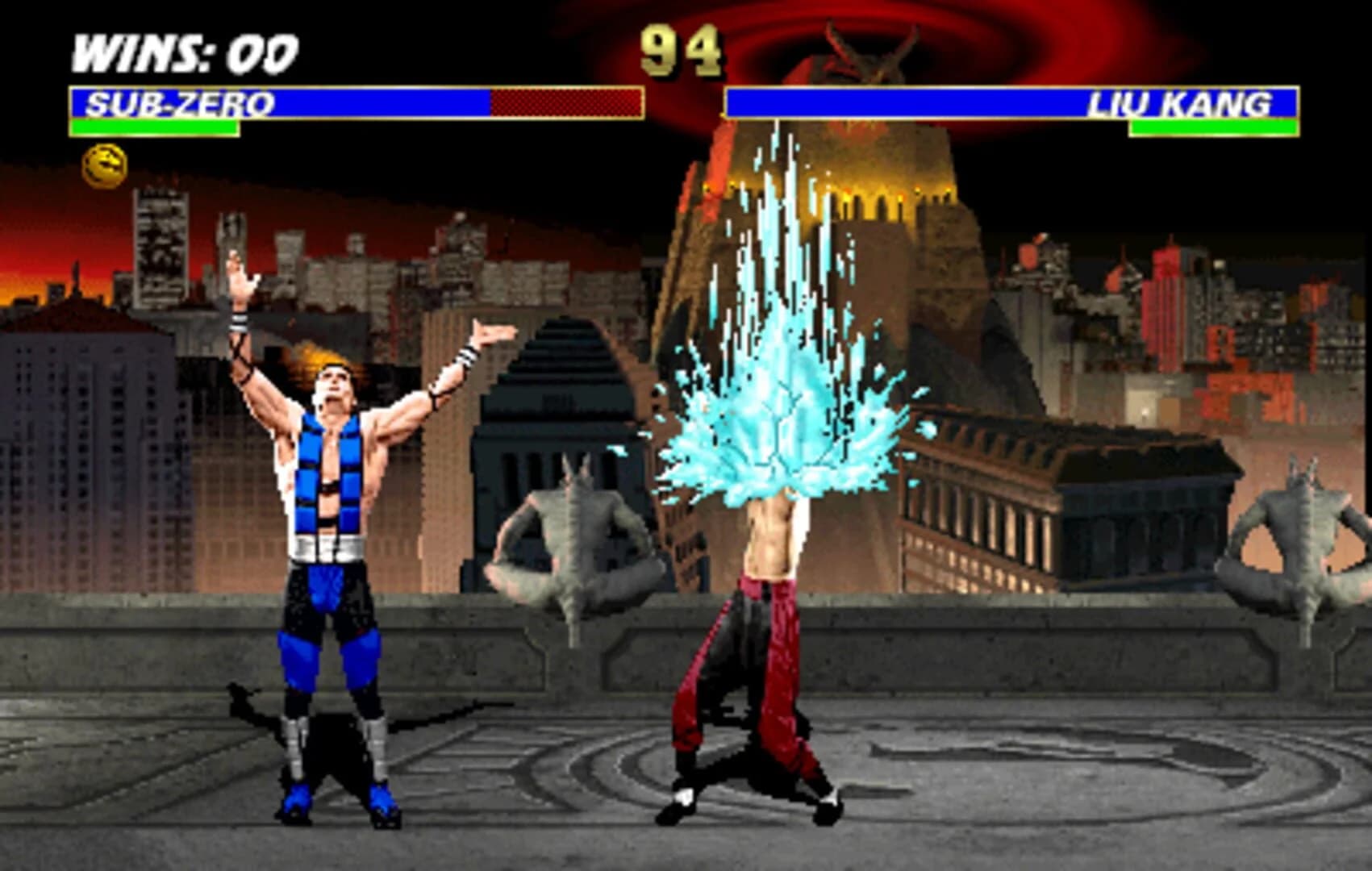Toggle Sub-Zero's green health indicator
The image size is (1372, 871).
coord(153,127)
